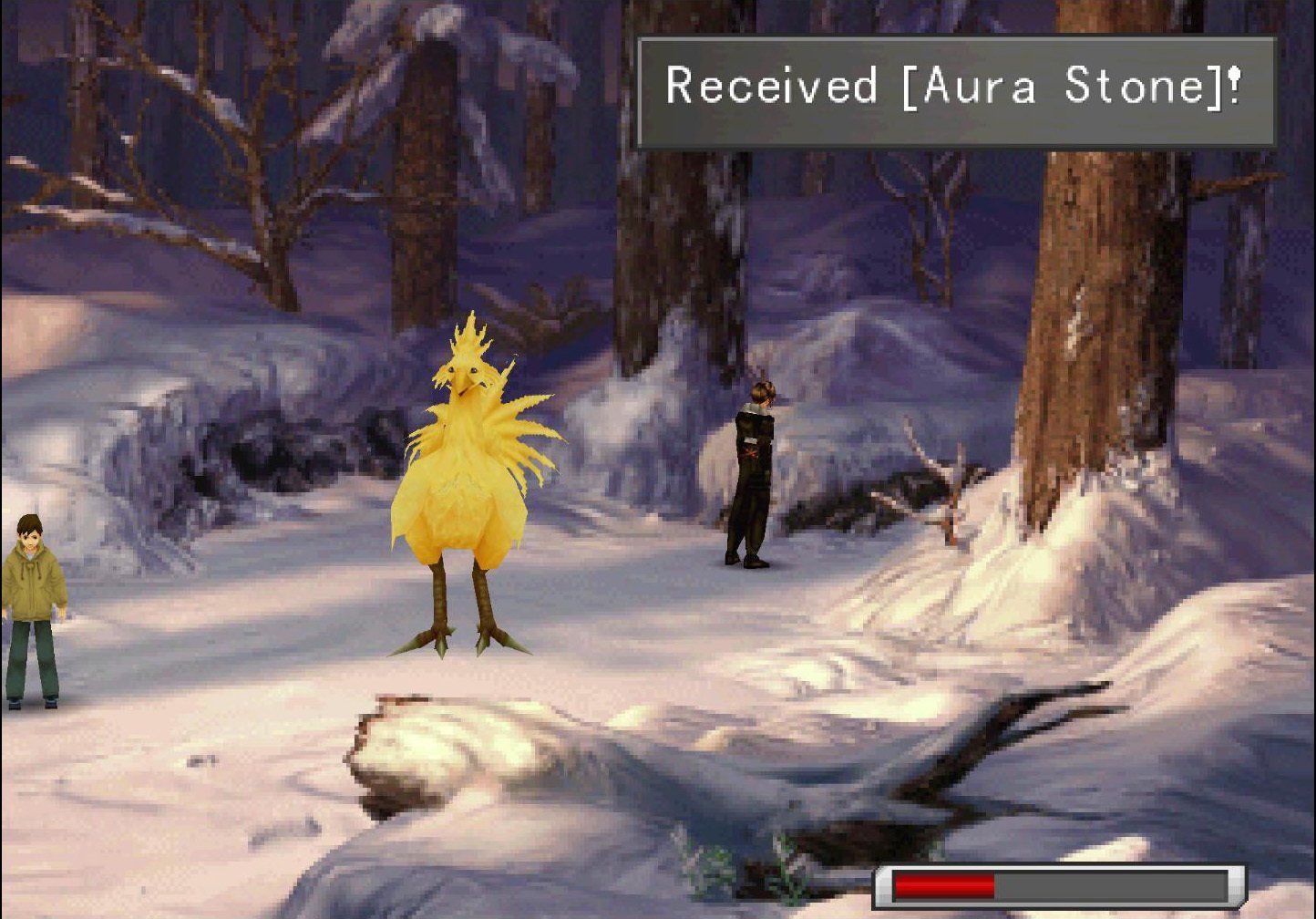The width and height of the screenshot is (1316, 919).
Task: Click the yellow chocobo's head
Action: [x=465, y=369]
